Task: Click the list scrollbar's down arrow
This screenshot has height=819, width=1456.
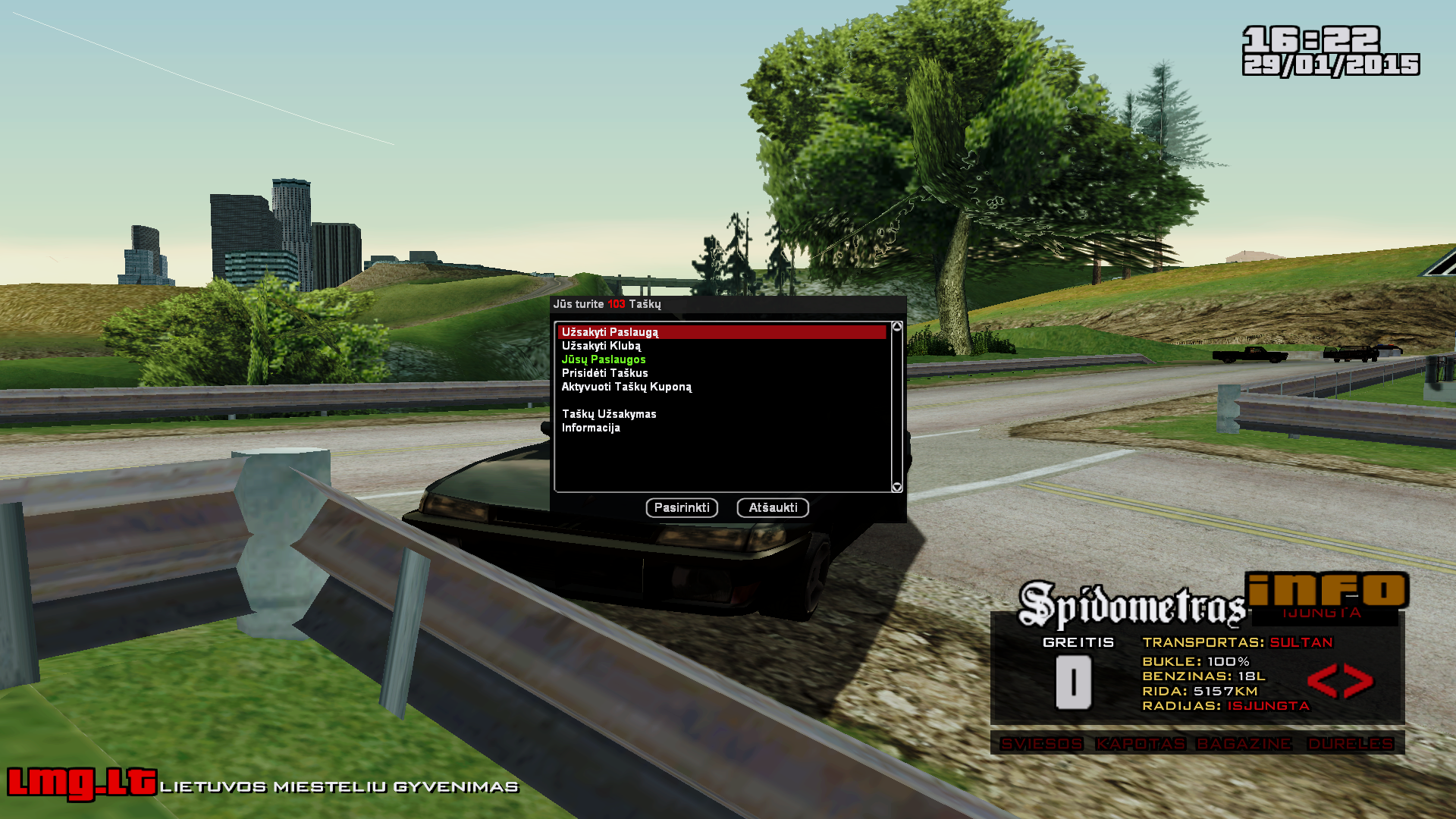Action: click(897, 487)
